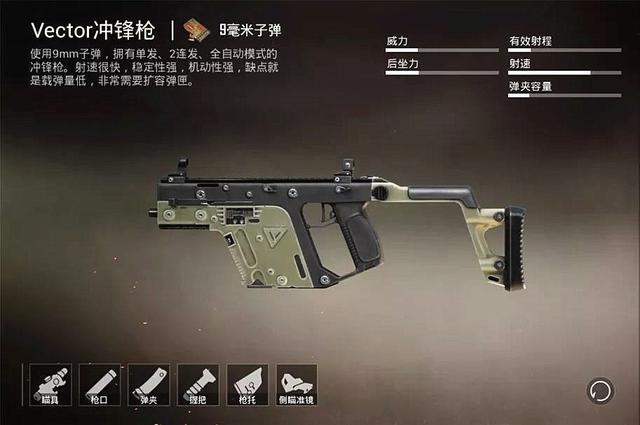Select the canted sight (侧瞄准镜) slot
Image resolution: width=640 pixels, height=425 pixels.
click(296, 385)
